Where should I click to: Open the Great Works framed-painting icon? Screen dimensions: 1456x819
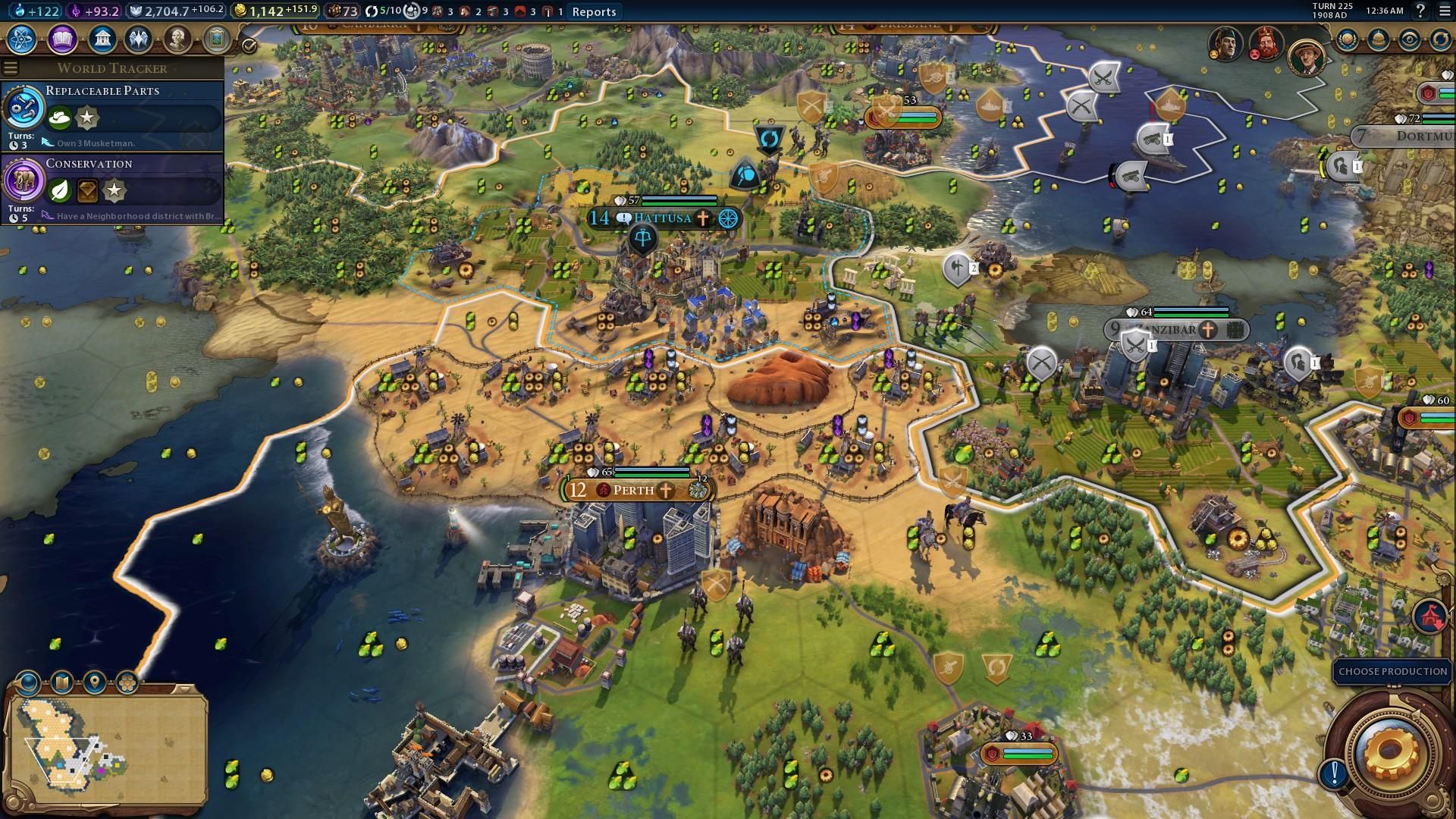pos(218,39)
